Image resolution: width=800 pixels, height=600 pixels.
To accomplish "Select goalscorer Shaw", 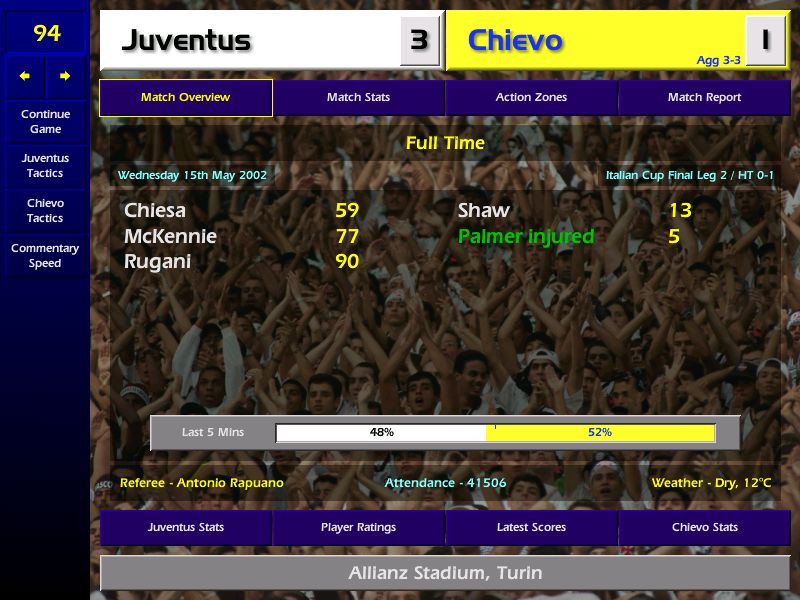I will click(484, 211).
